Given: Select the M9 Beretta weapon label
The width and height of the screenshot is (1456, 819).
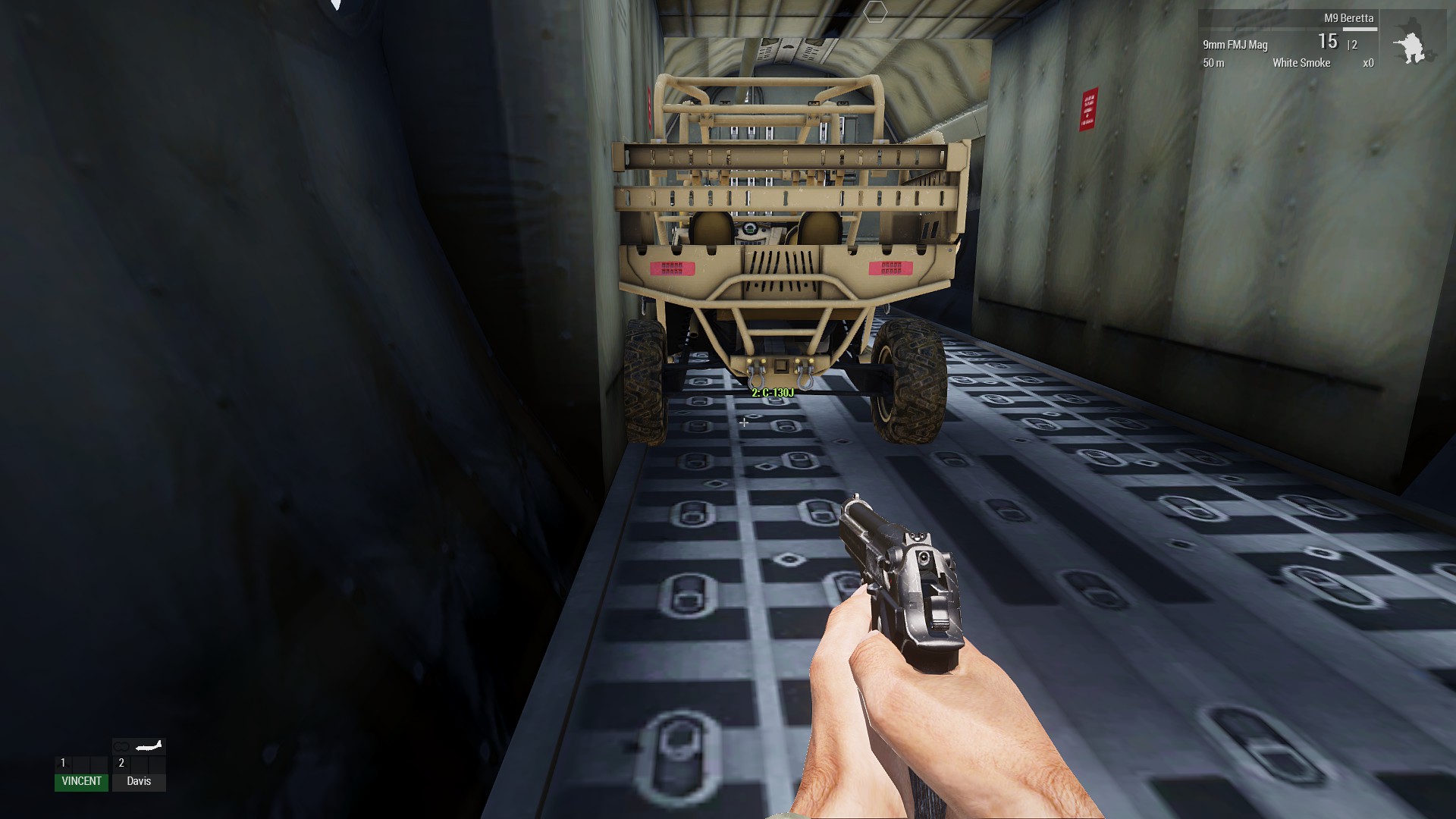Looking at the screenshot, I should point(1348,18).
